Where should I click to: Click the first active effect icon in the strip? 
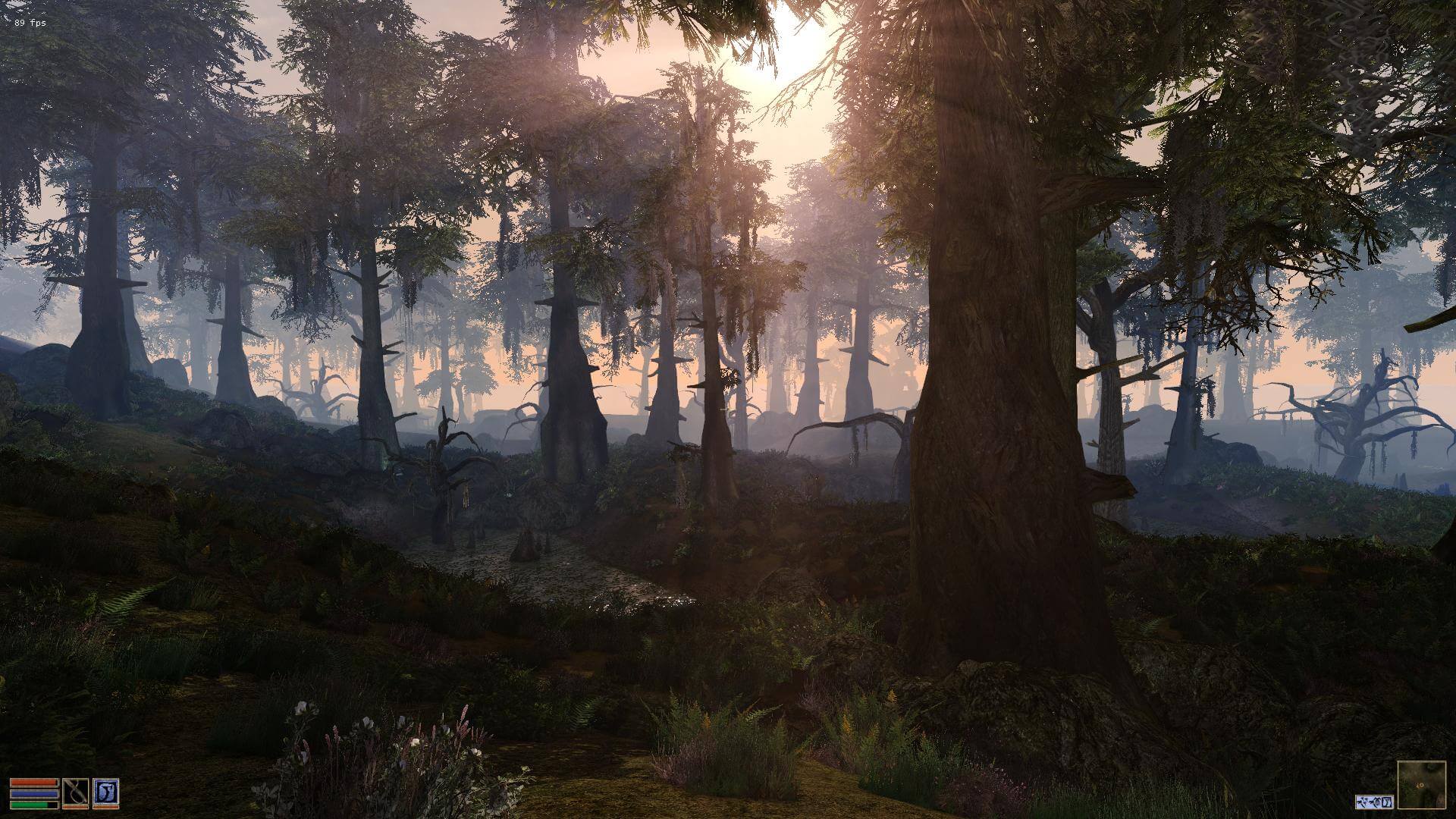tap(1361, 802)
